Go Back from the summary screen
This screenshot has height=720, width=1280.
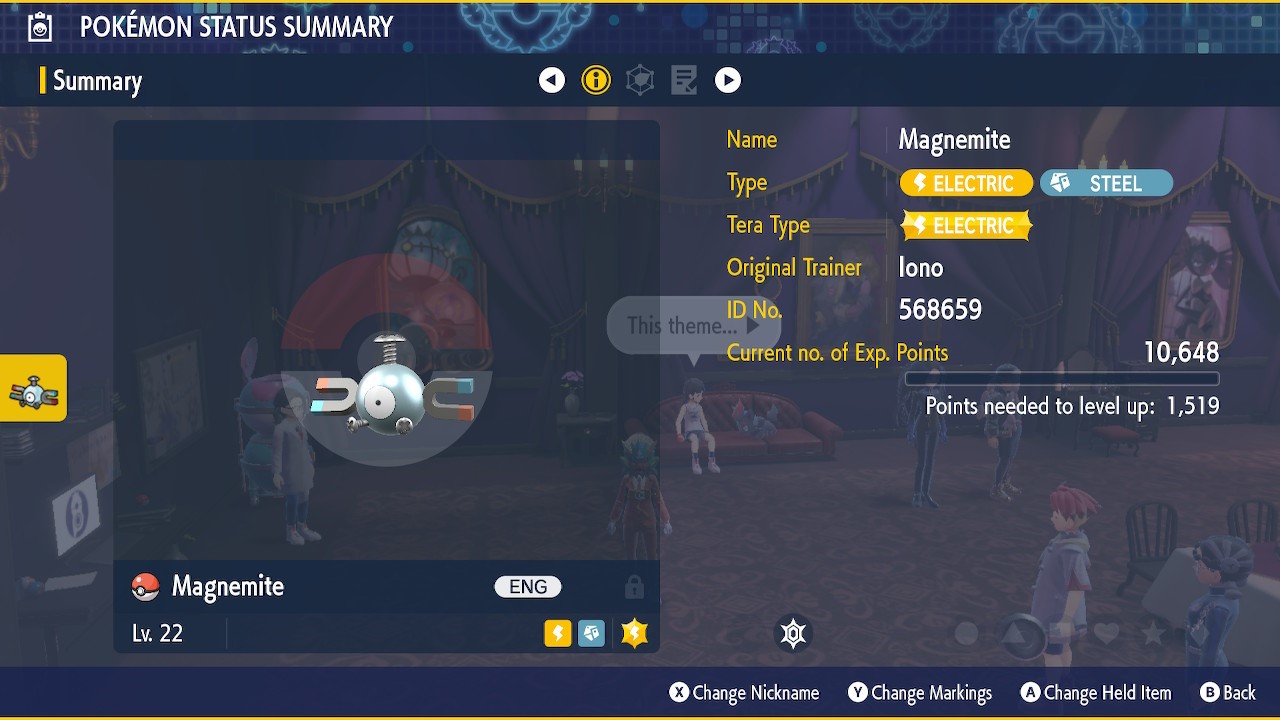[x=1227, y=693]
